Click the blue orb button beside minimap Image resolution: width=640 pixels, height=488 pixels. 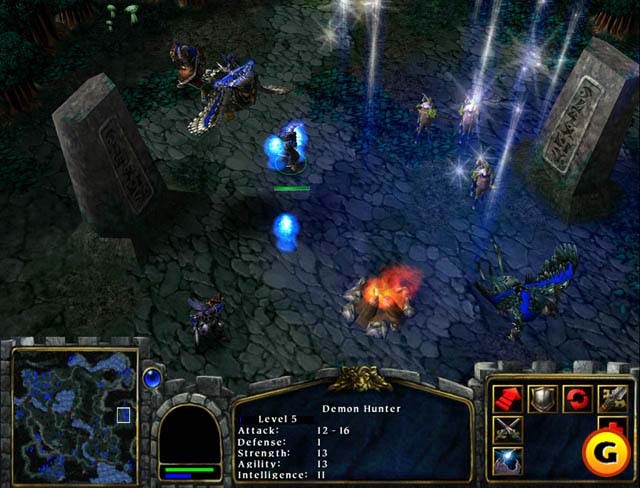tap(152, 378)
